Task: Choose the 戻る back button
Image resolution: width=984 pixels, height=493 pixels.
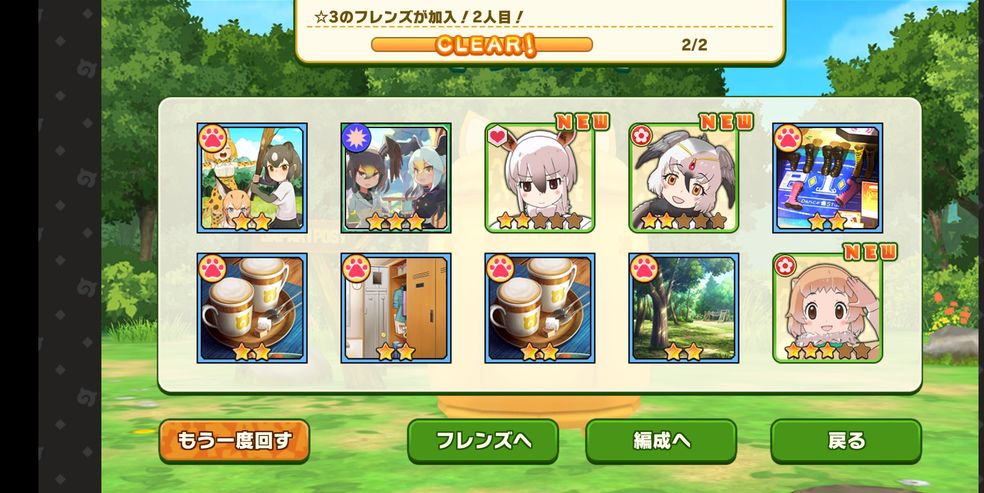Action: pos(845,441)
